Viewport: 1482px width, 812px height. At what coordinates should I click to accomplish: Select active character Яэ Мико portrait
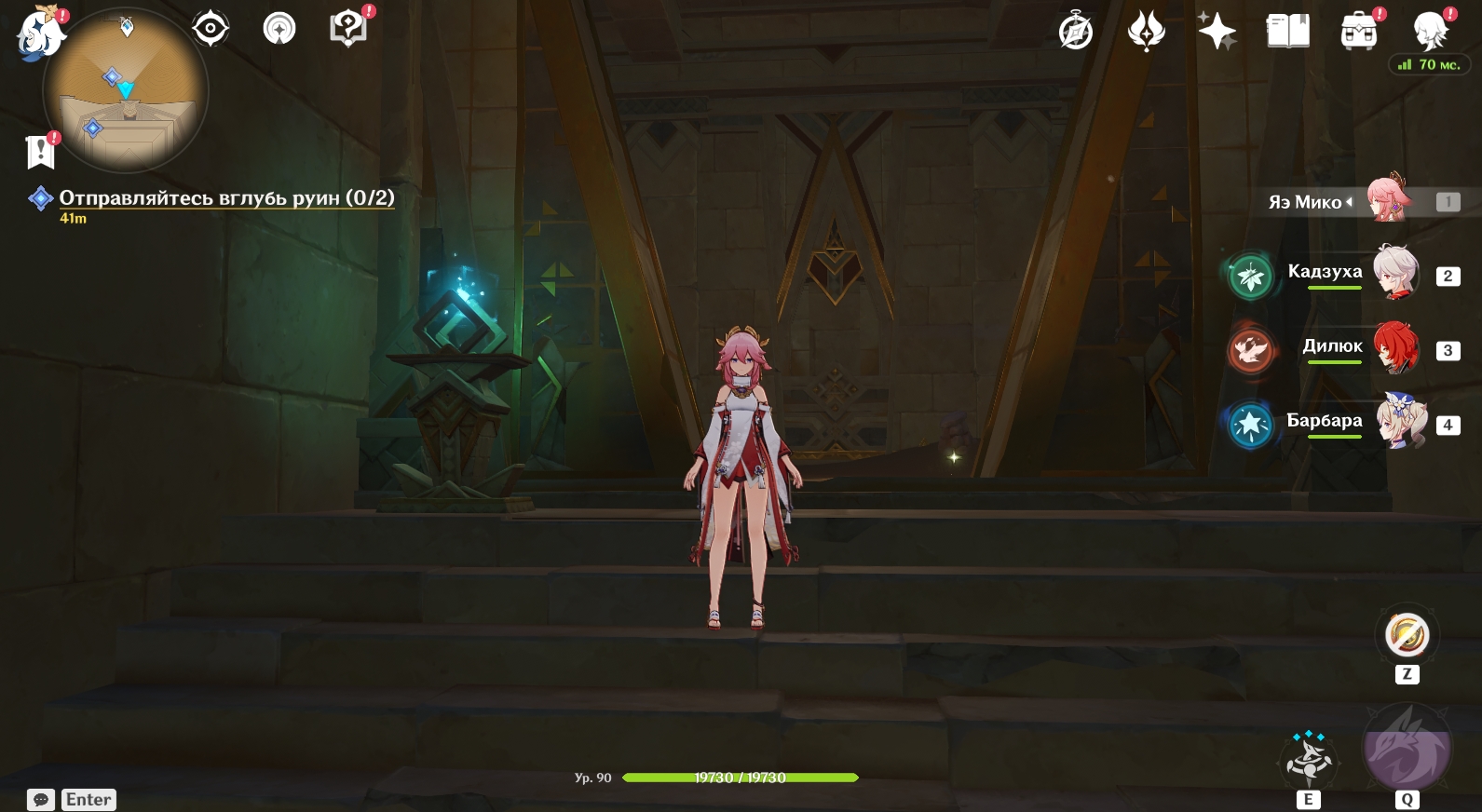(x=1388, y=199)
